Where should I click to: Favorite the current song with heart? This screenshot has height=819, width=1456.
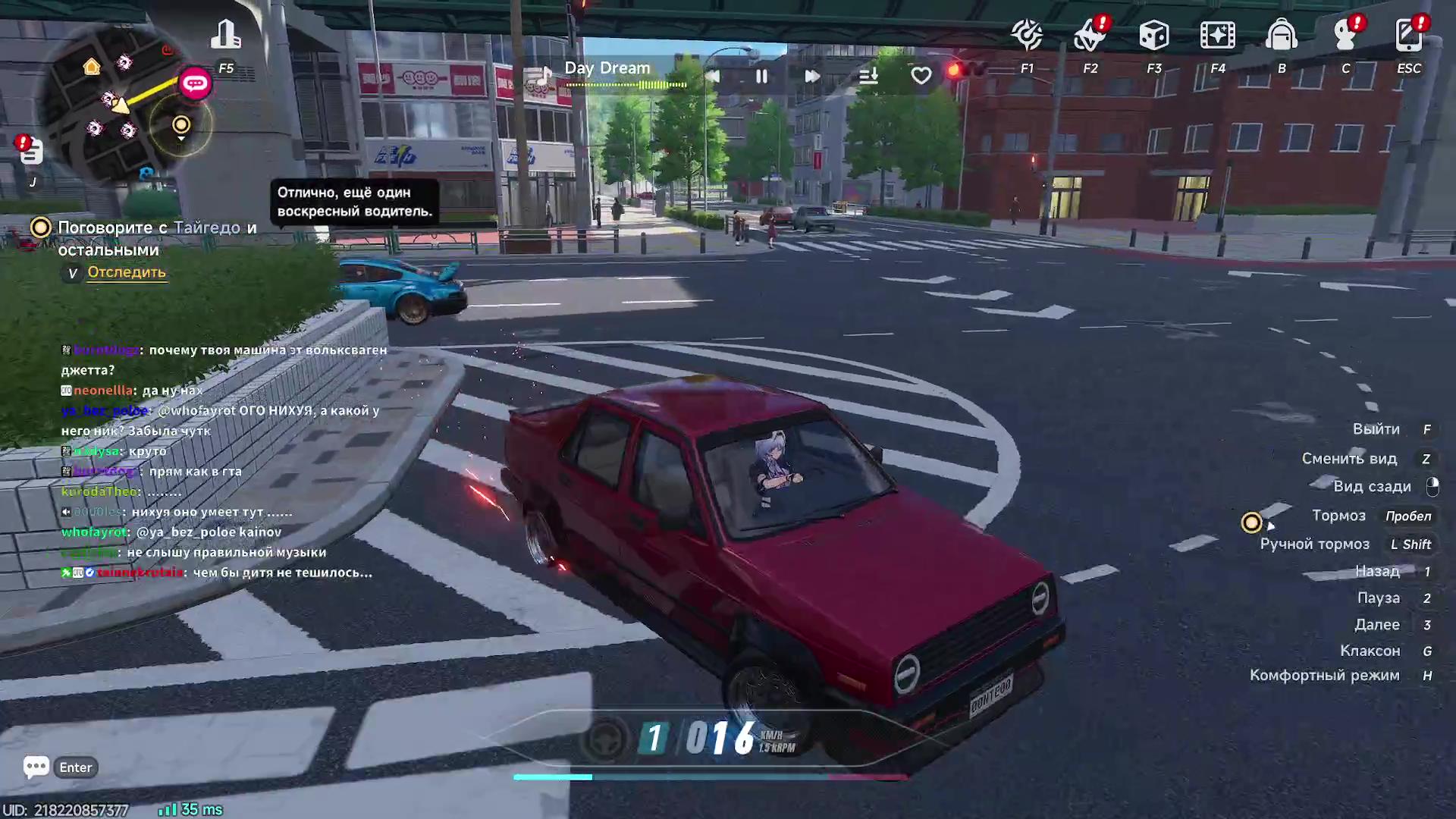(921, 76)
